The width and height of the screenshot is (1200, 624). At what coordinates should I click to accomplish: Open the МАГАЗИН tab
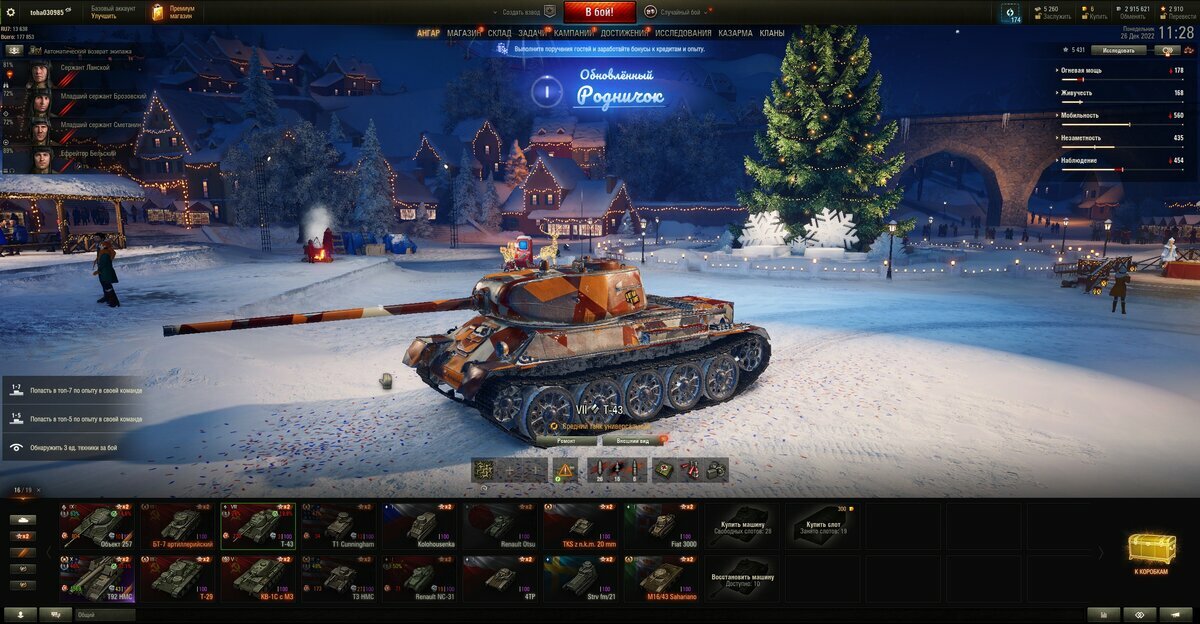tap(463, 33)
